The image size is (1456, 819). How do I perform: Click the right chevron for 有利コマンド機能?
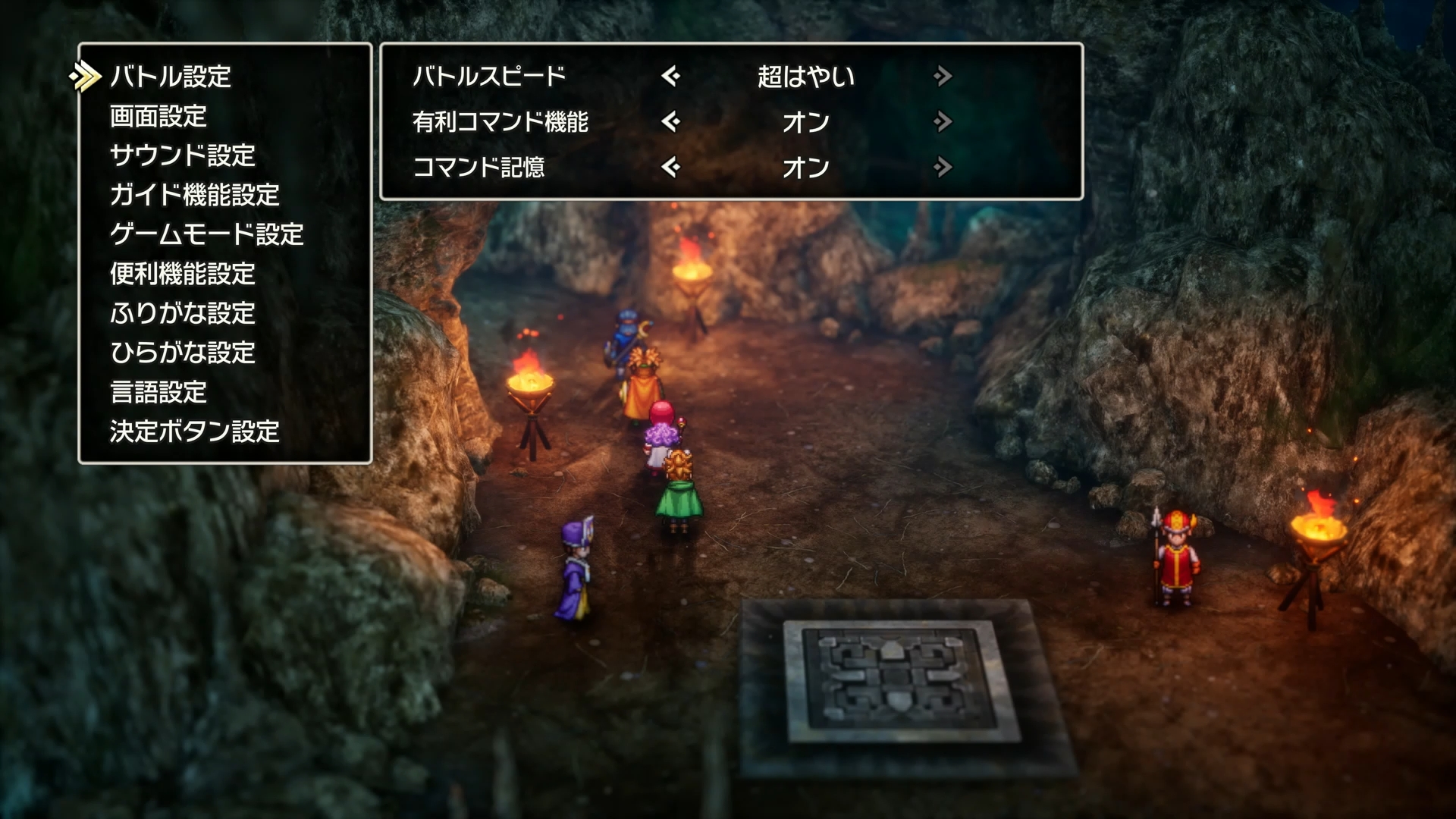click(943, 122)
